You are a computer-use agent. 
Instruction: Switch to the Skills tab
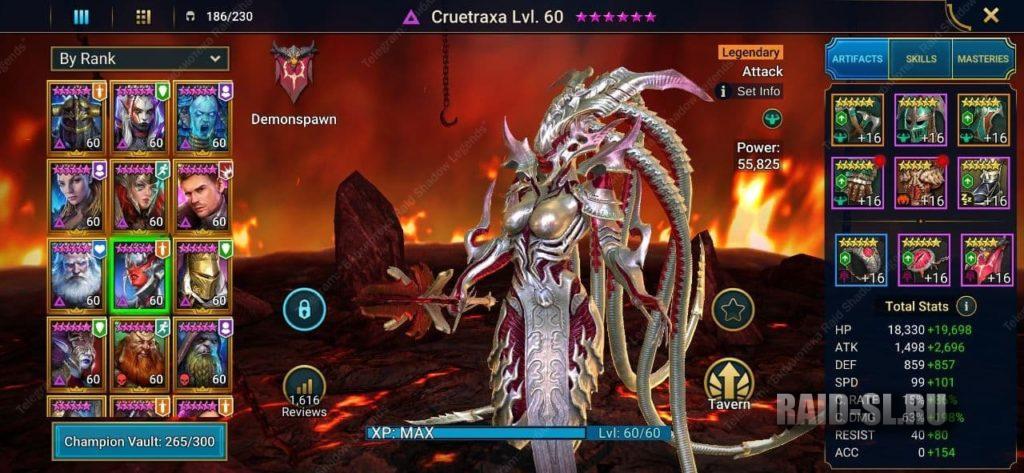click(x=920, y=59)
